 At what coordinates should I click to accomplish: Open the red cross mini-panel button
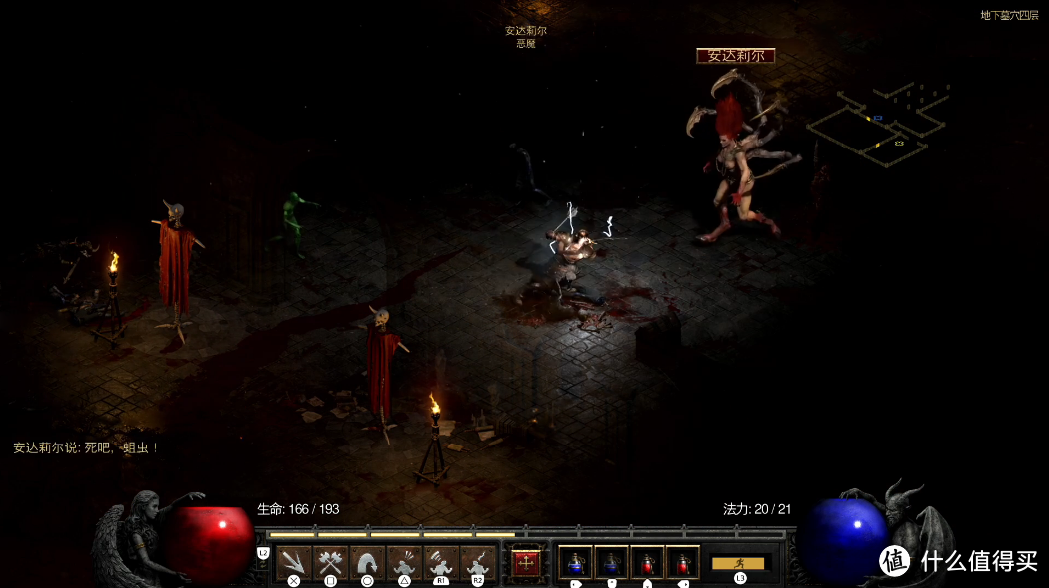[x=526, y=562]
